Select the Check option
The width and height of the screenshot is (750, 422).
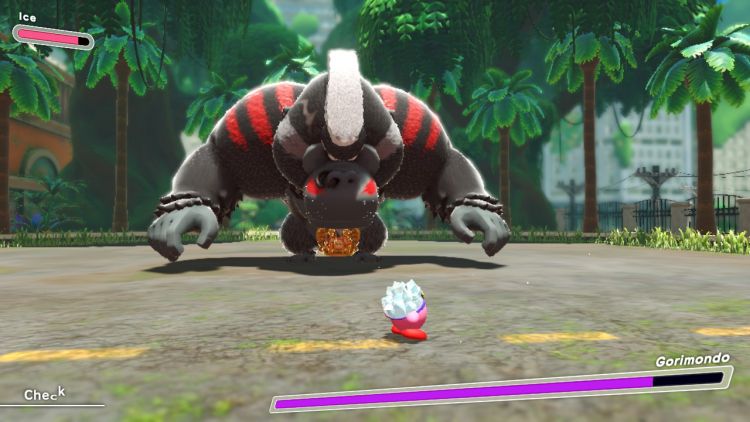44,394
